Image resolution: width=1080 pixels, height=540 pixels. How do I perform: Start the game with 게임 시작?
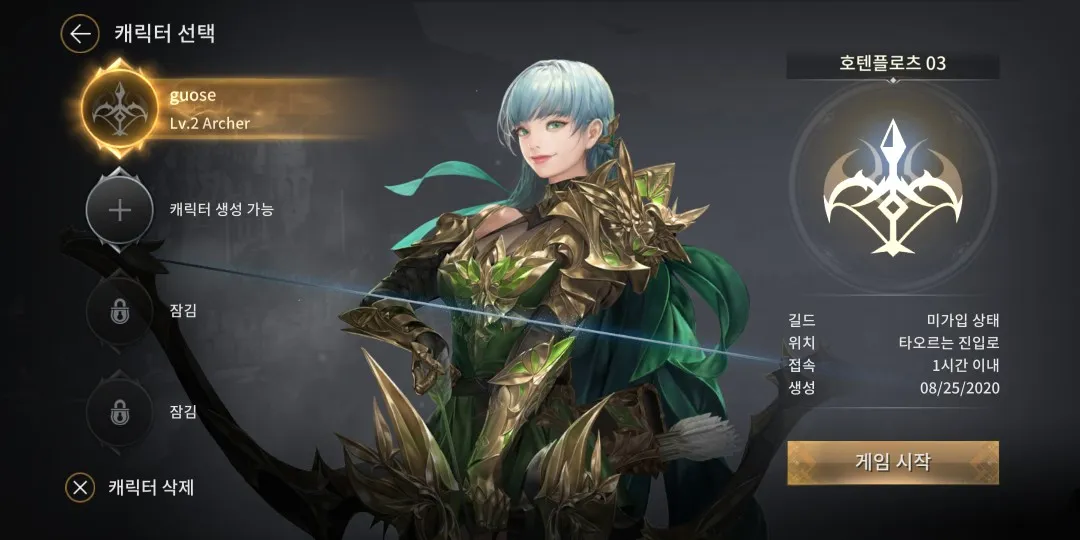click(892, 462)
